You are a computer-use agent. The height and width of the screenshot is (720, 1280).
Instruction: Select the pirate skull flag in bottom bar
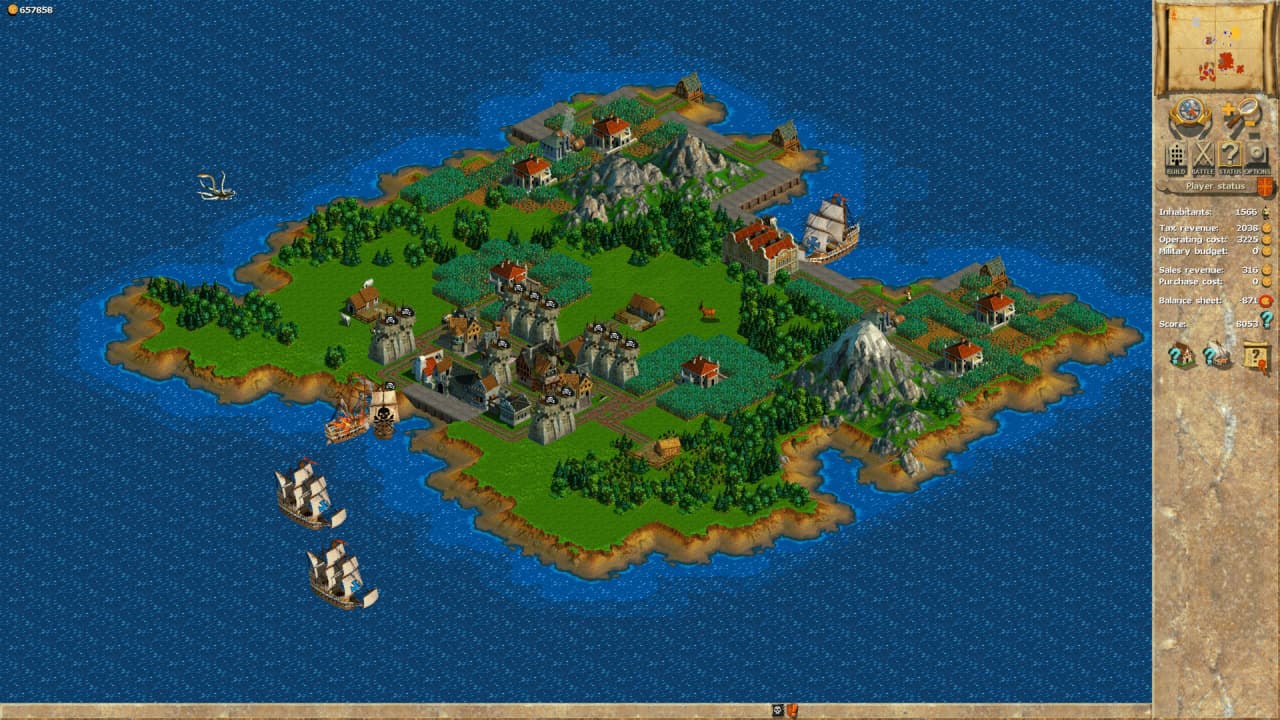(777, 711)
